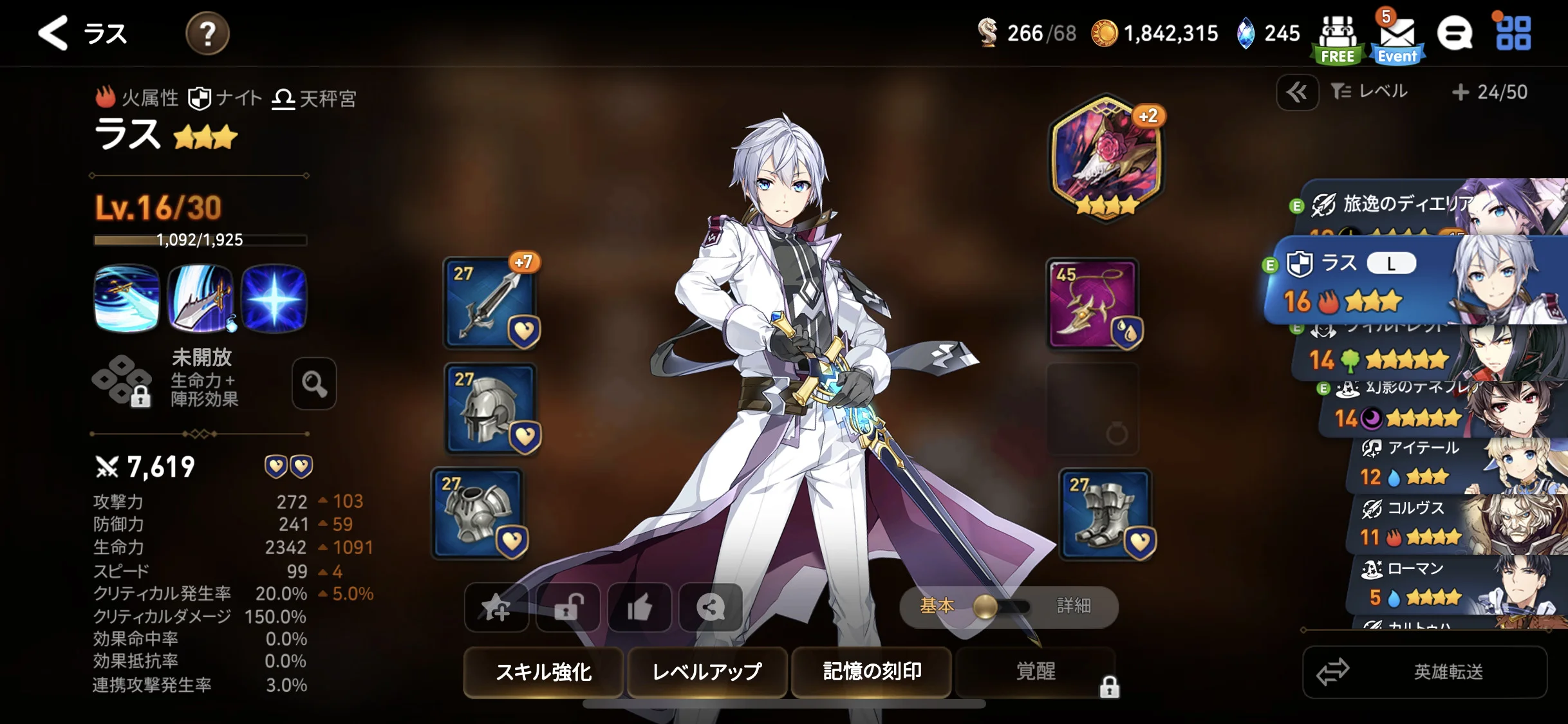
Task: Go back using the arrow beside ラス
Action: pos(53,33)
